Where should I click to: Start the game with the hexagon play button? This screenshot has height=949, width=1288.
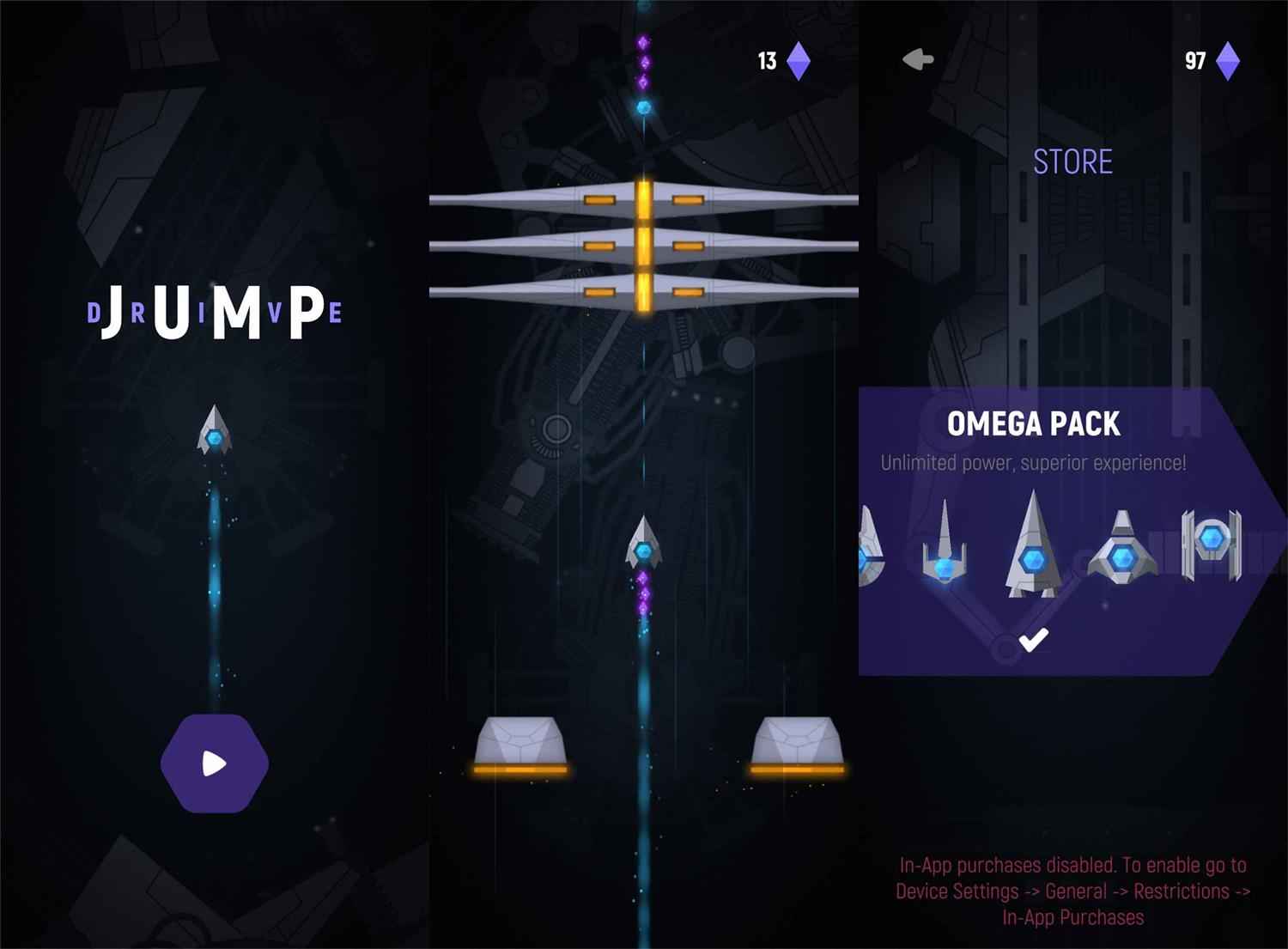(x=215, y=763)
